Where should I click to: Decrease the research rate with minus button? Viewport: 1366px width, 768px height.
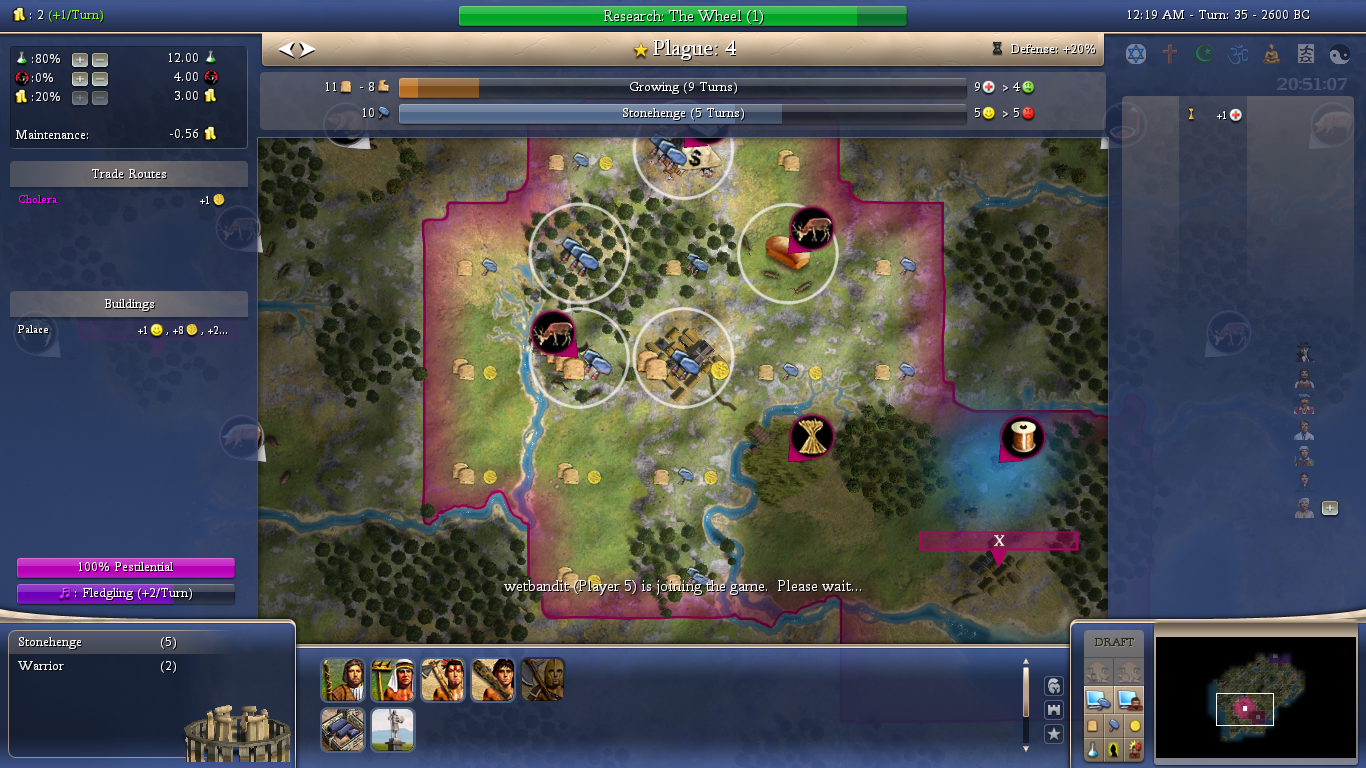(x=100, y=59)
